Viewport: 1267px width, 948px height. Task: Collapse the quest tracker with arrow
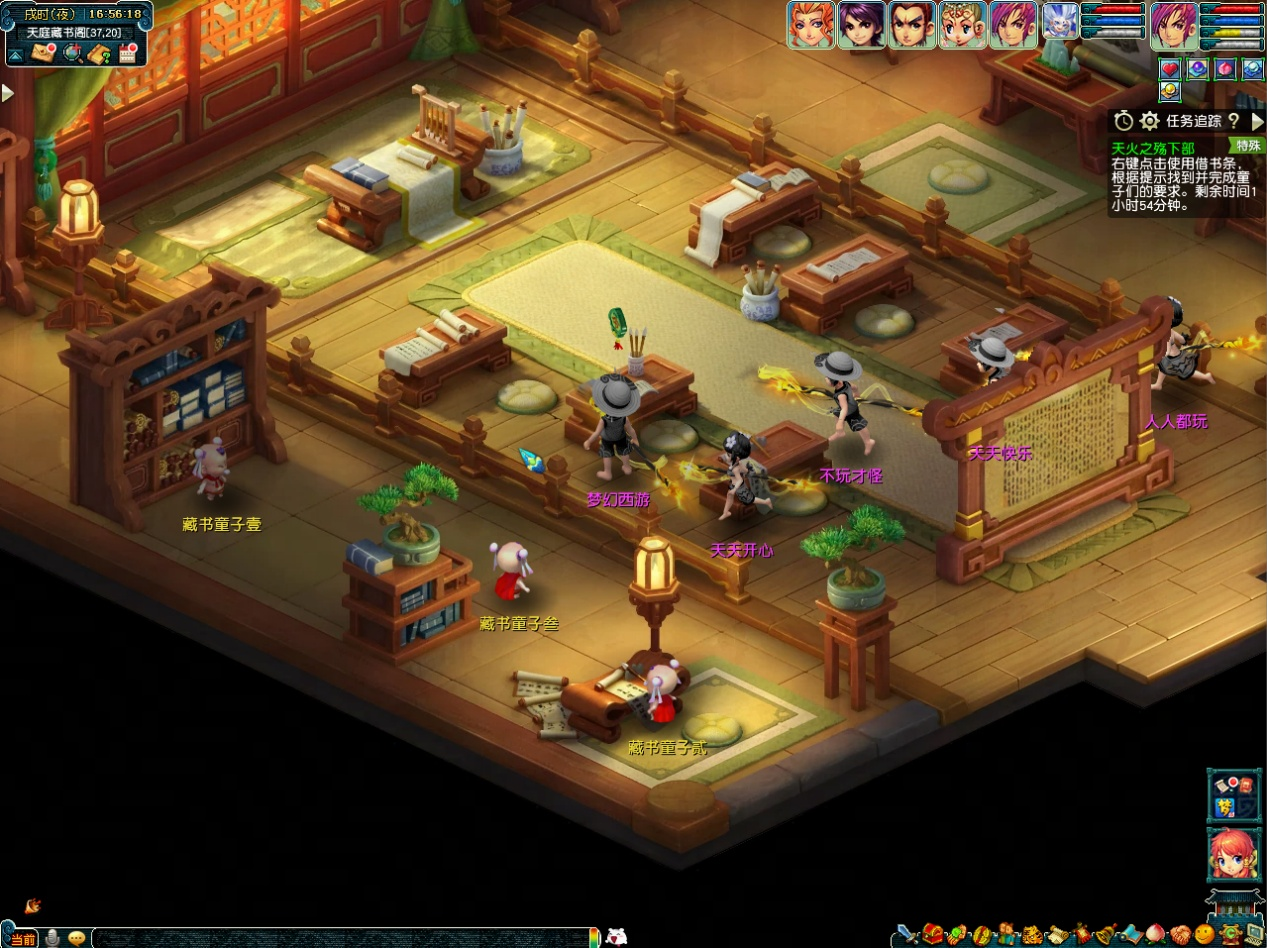coord(1257,121)
